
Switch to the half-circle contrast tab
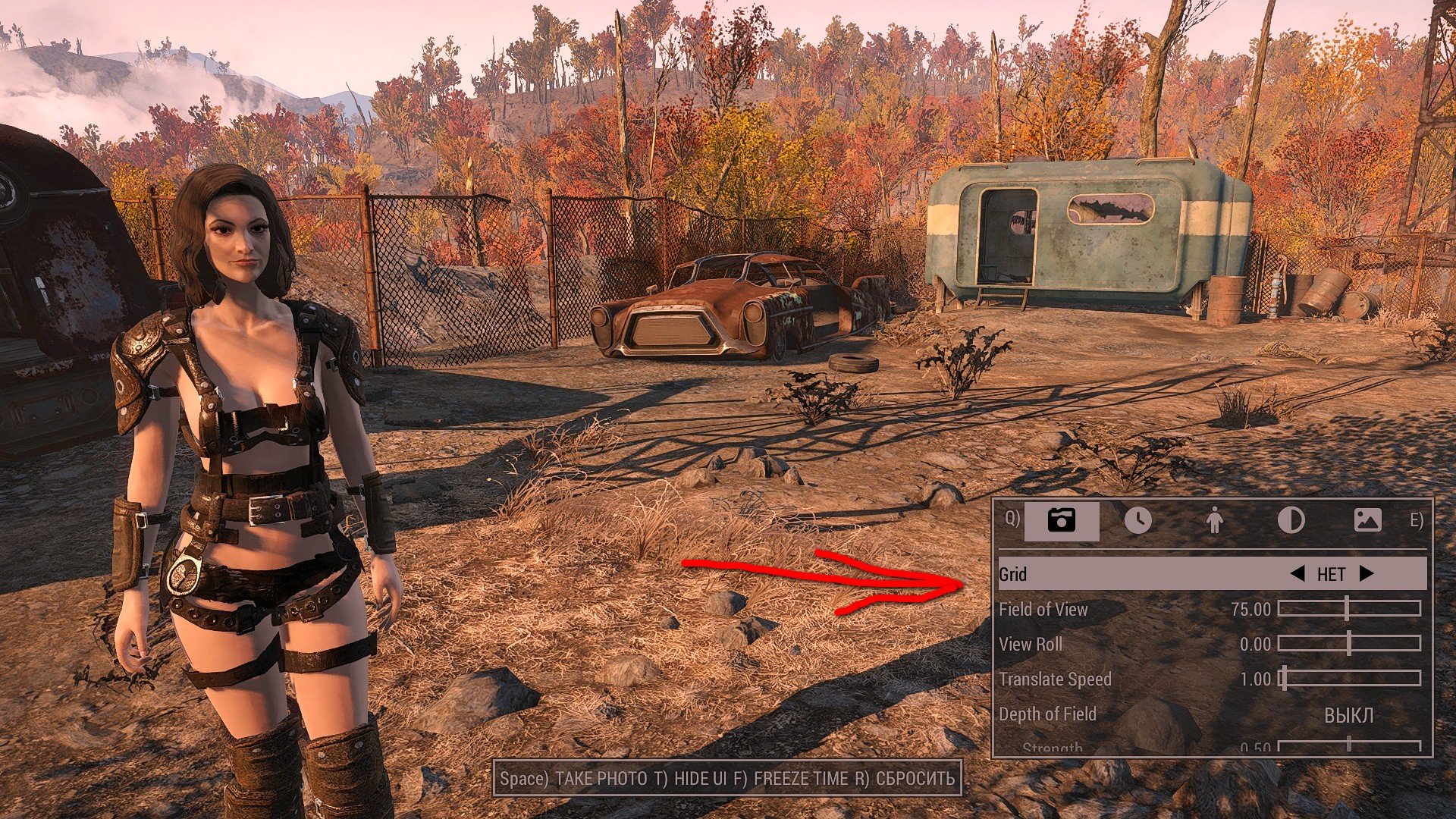click(x=1291, y=521)
